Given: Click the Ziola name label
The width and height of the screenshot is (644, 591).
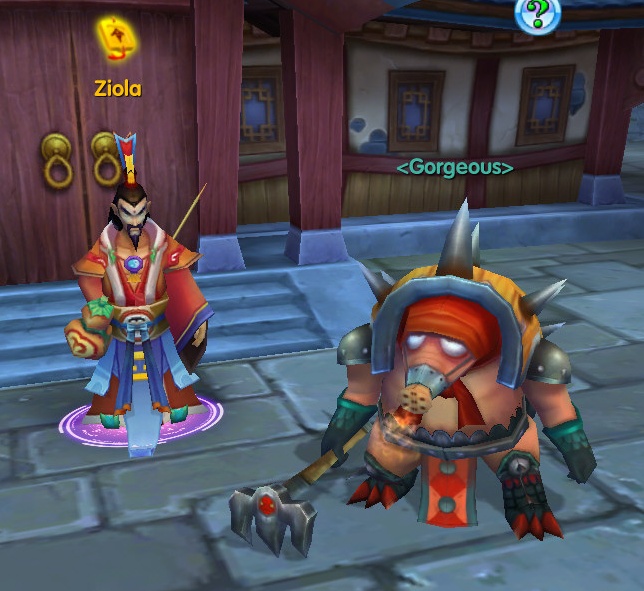Looking at the screenshot, I should point(118,89).
